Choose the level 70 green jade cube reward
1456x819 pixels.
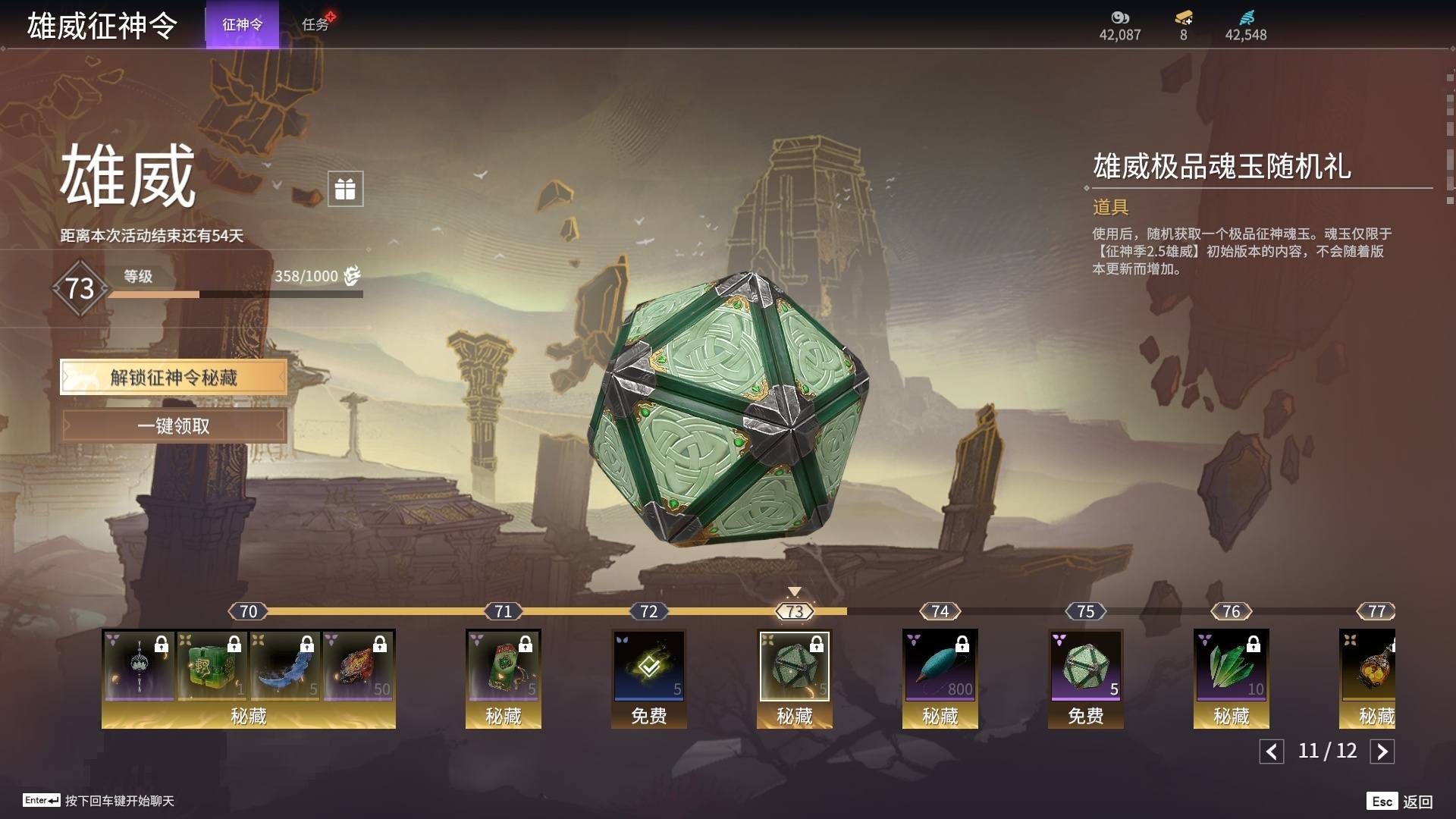212,666
